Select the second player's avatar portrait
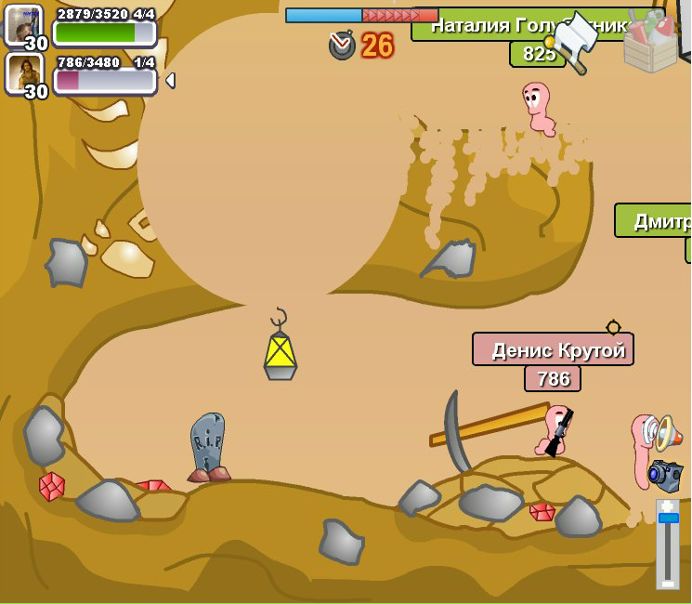 [22, 71]
